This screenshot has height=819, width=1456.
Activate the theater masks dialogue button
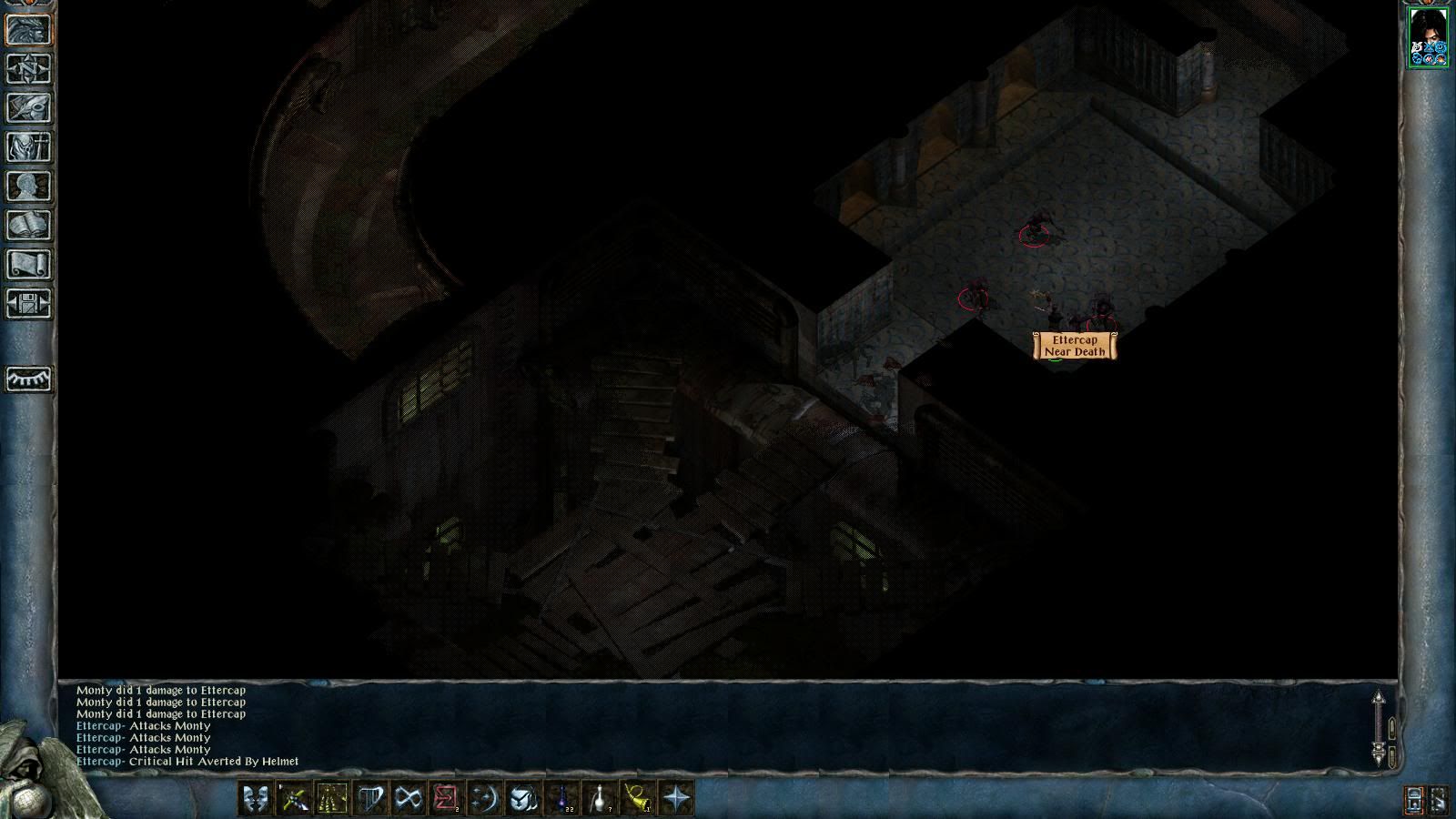254,799
